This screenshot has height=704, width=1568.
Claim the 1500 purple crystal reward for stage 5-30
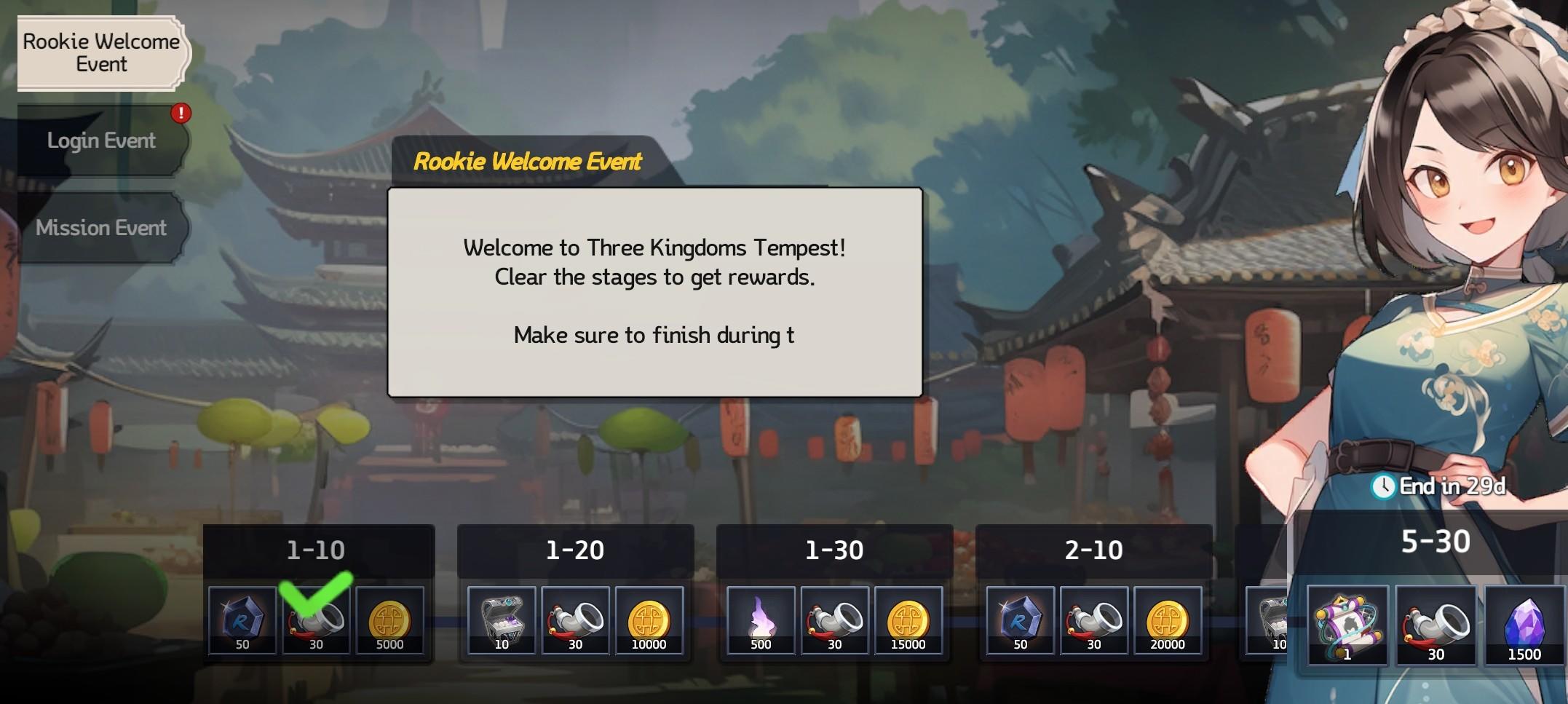(1525, 626)
